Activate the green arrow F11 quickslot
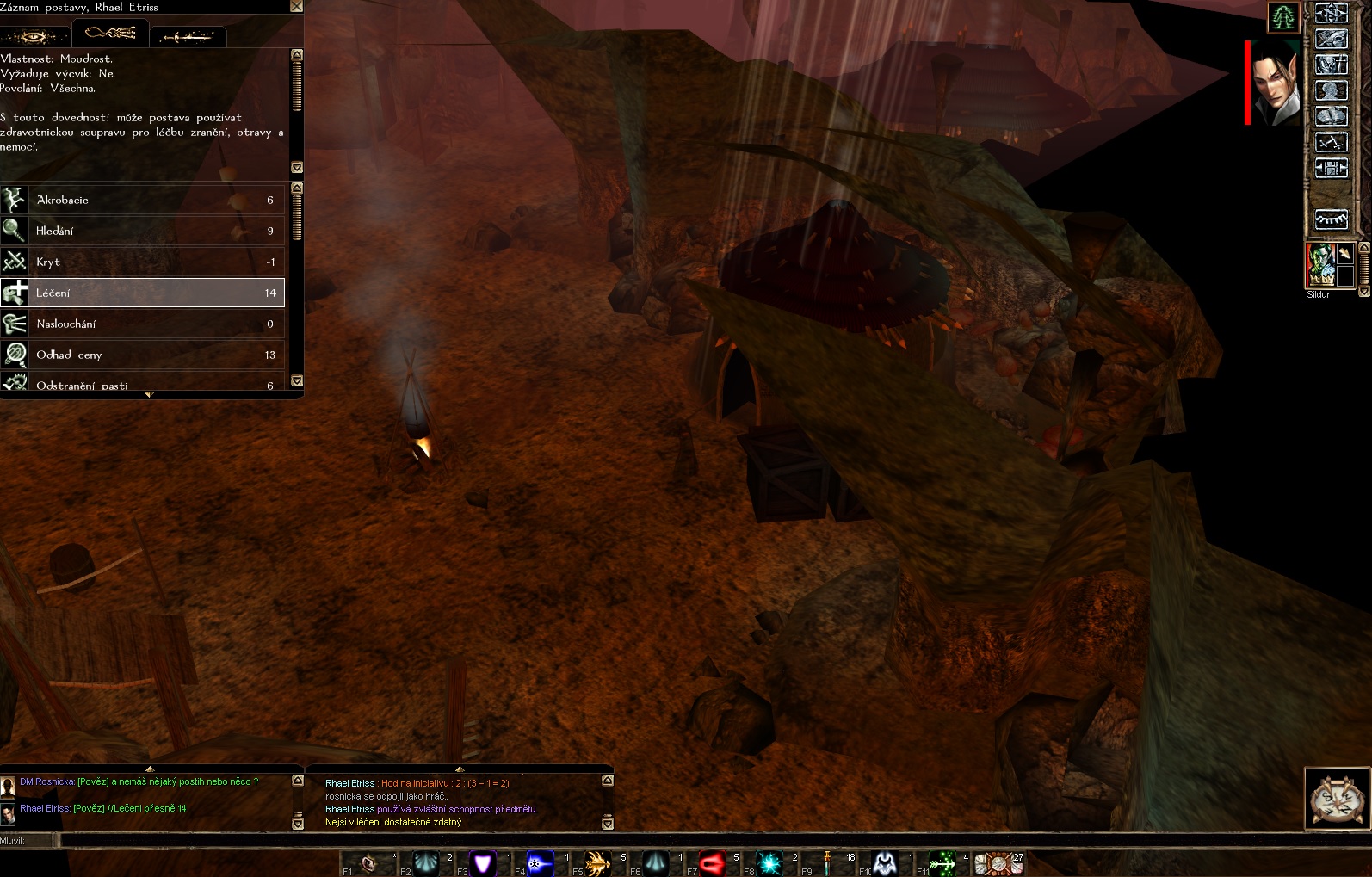1372x877 pixels. click(942, 863)
